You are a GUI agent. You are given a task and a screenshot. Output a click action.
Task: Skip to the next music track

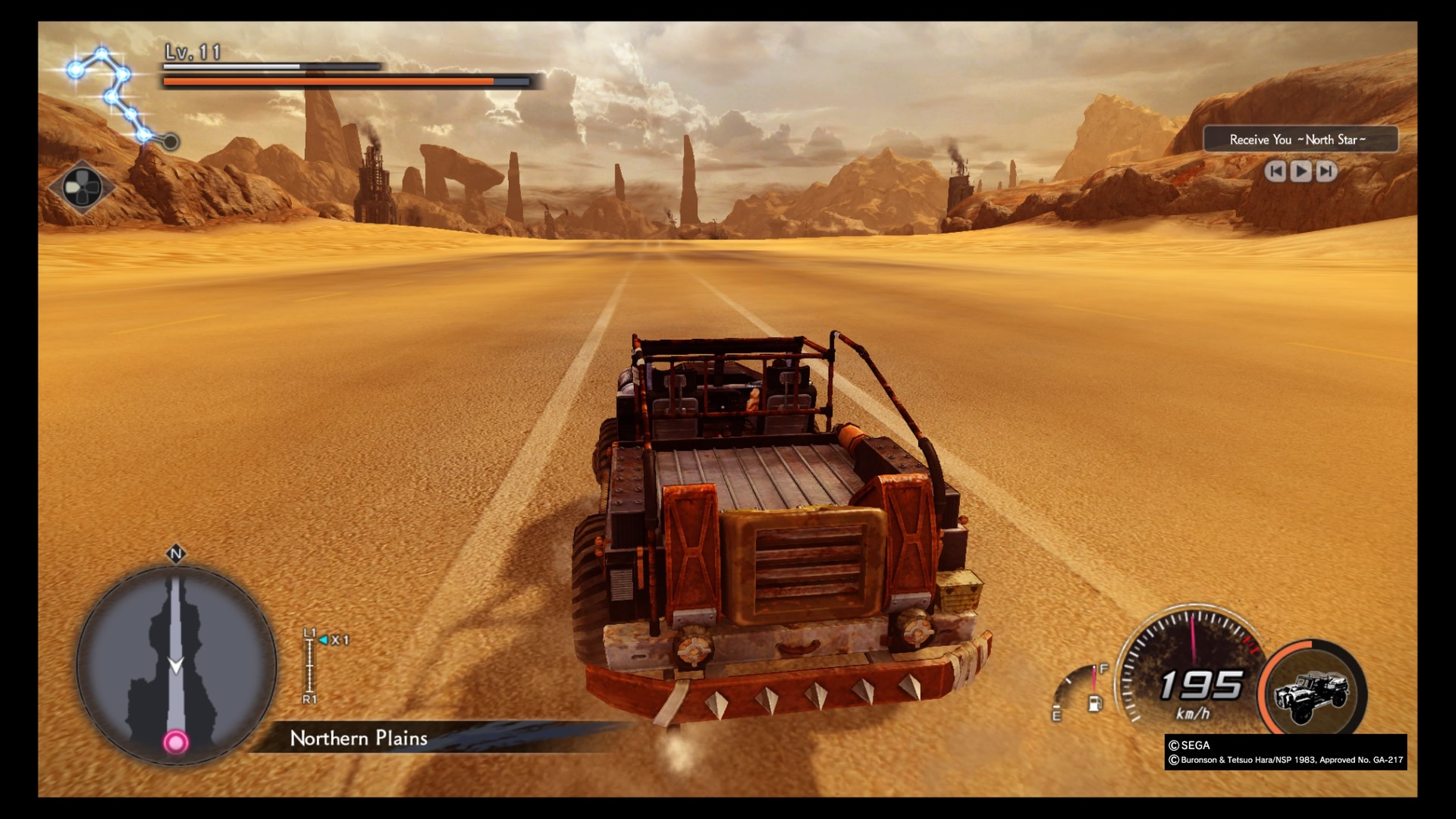point(1326,171)
